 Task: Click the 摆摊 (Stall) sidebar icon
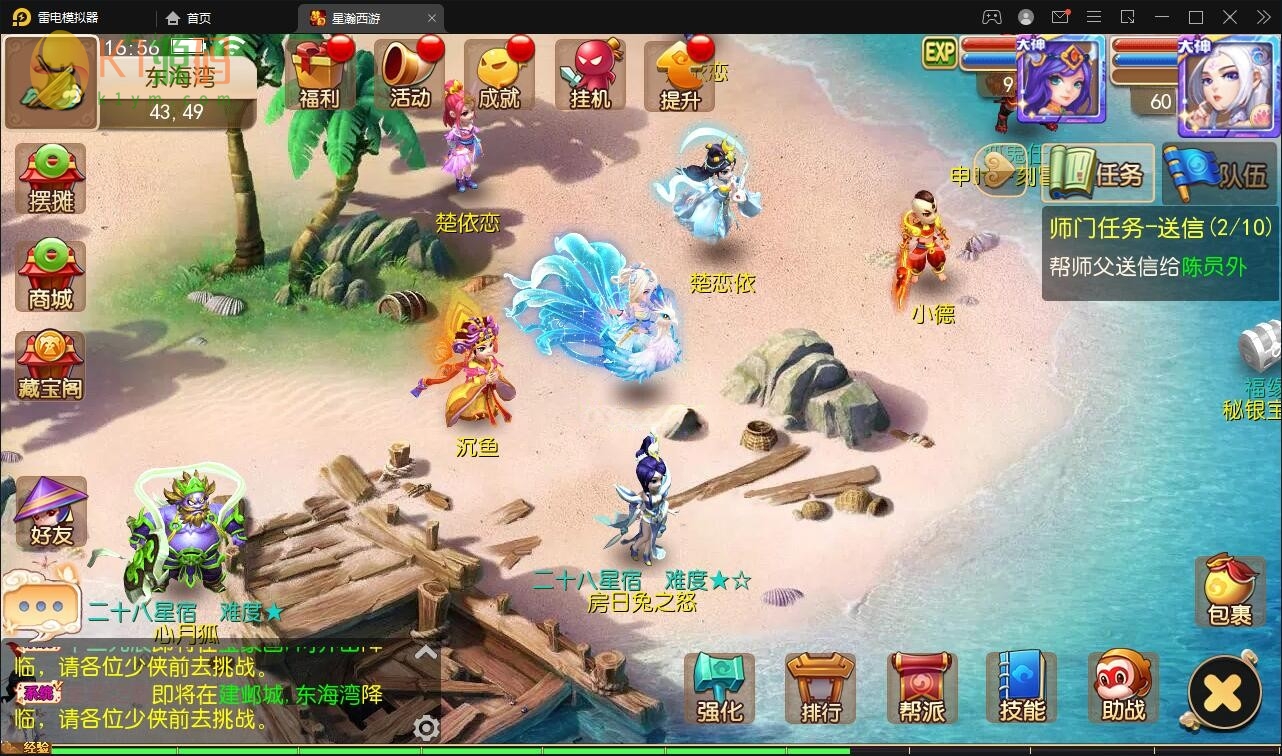[x=50, y=178]
